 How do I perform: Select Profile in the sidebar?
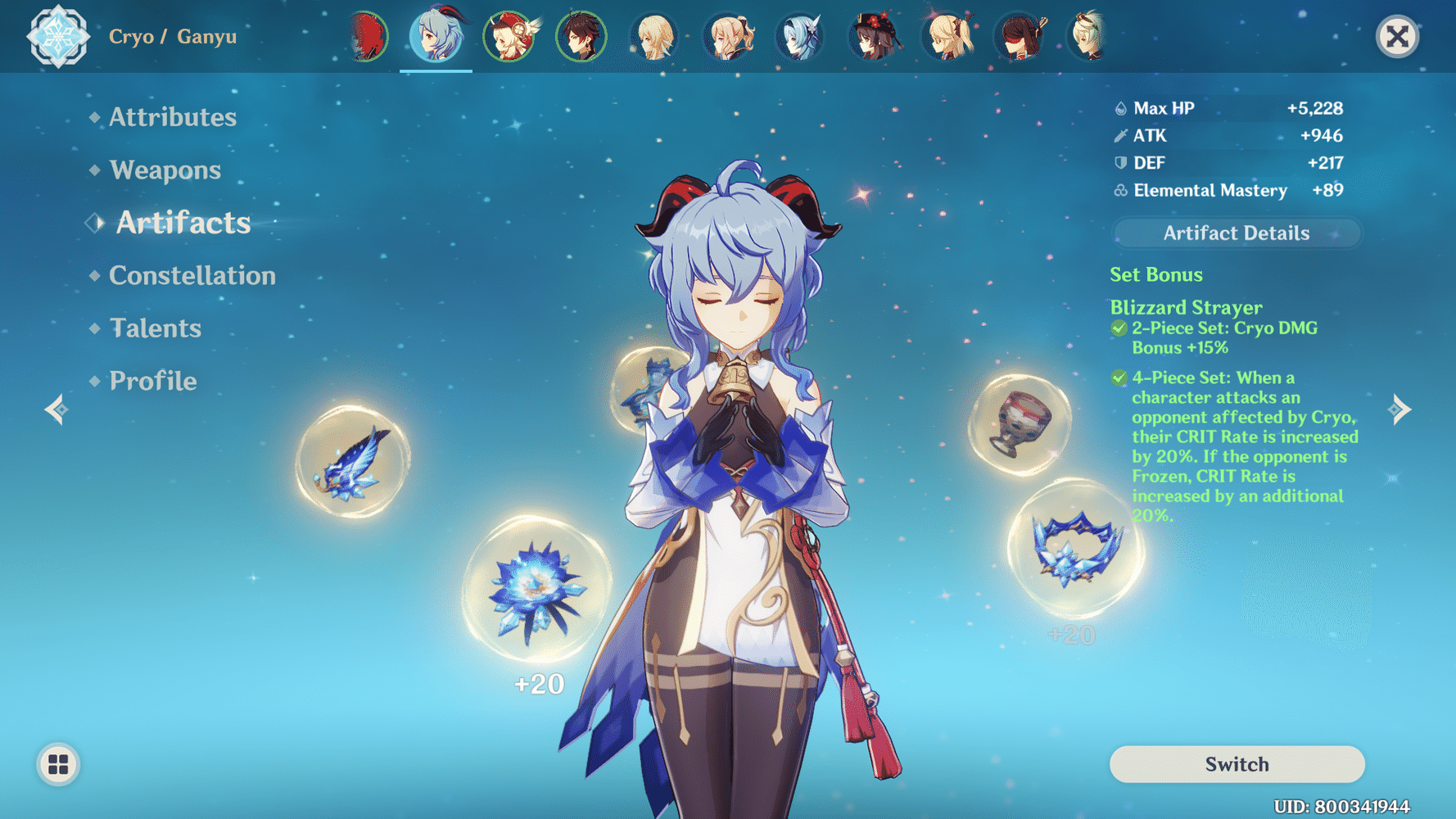coord(152,380)
